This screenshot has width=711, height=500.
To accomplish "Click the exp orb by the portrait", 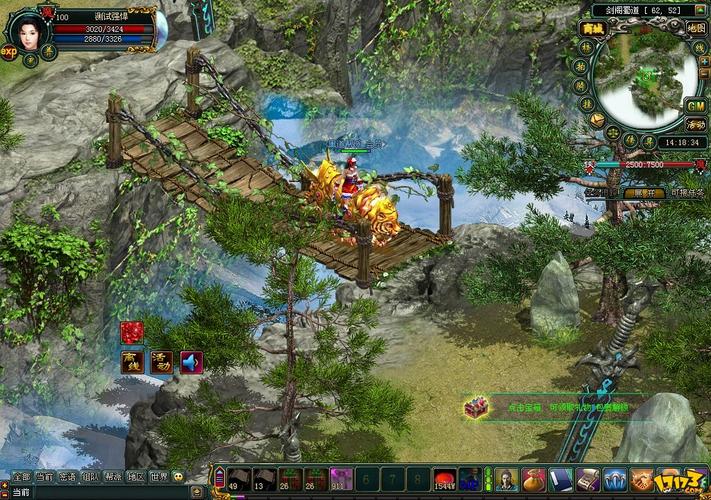I will [x=9, y=52].
